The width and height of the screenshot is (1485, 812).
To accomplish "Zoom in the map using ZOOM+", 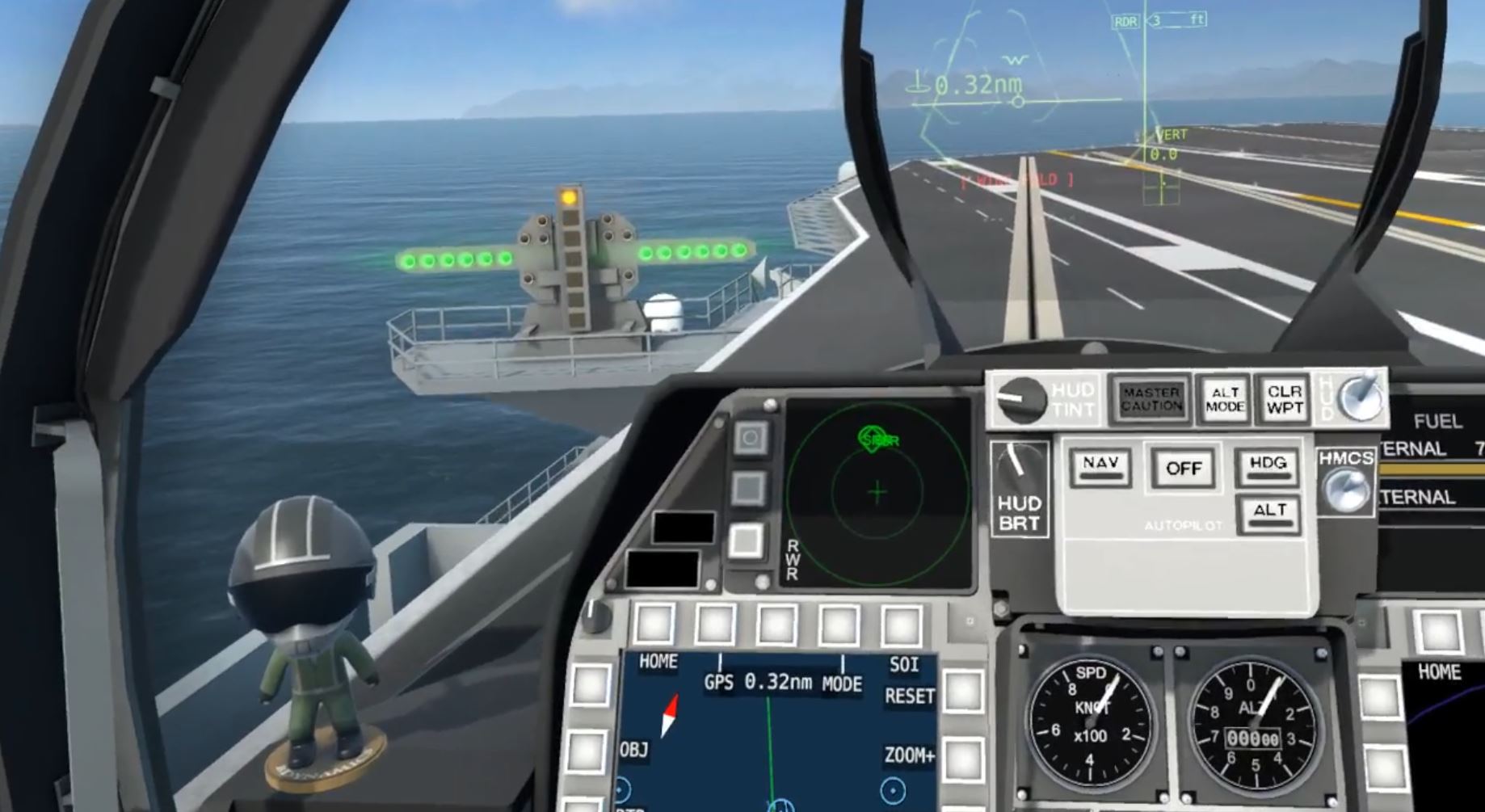I will pos(910,756).
